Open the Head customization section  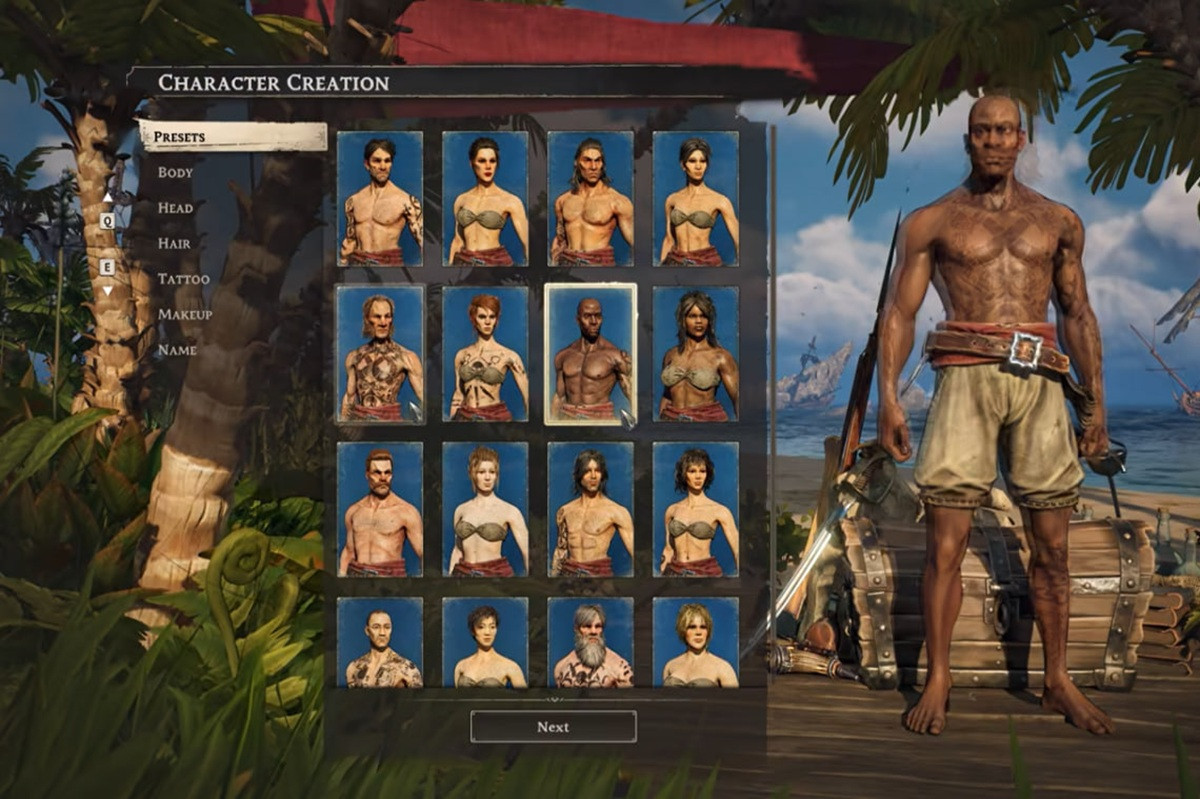pos(175,208)
